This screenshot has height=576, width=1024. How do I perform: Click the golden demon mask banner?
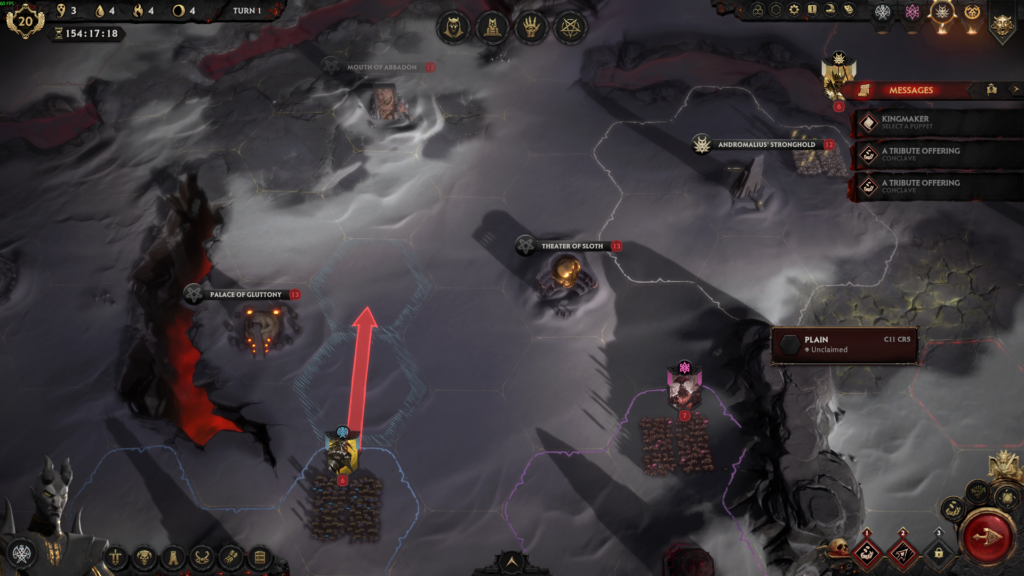coord(1002,22)
